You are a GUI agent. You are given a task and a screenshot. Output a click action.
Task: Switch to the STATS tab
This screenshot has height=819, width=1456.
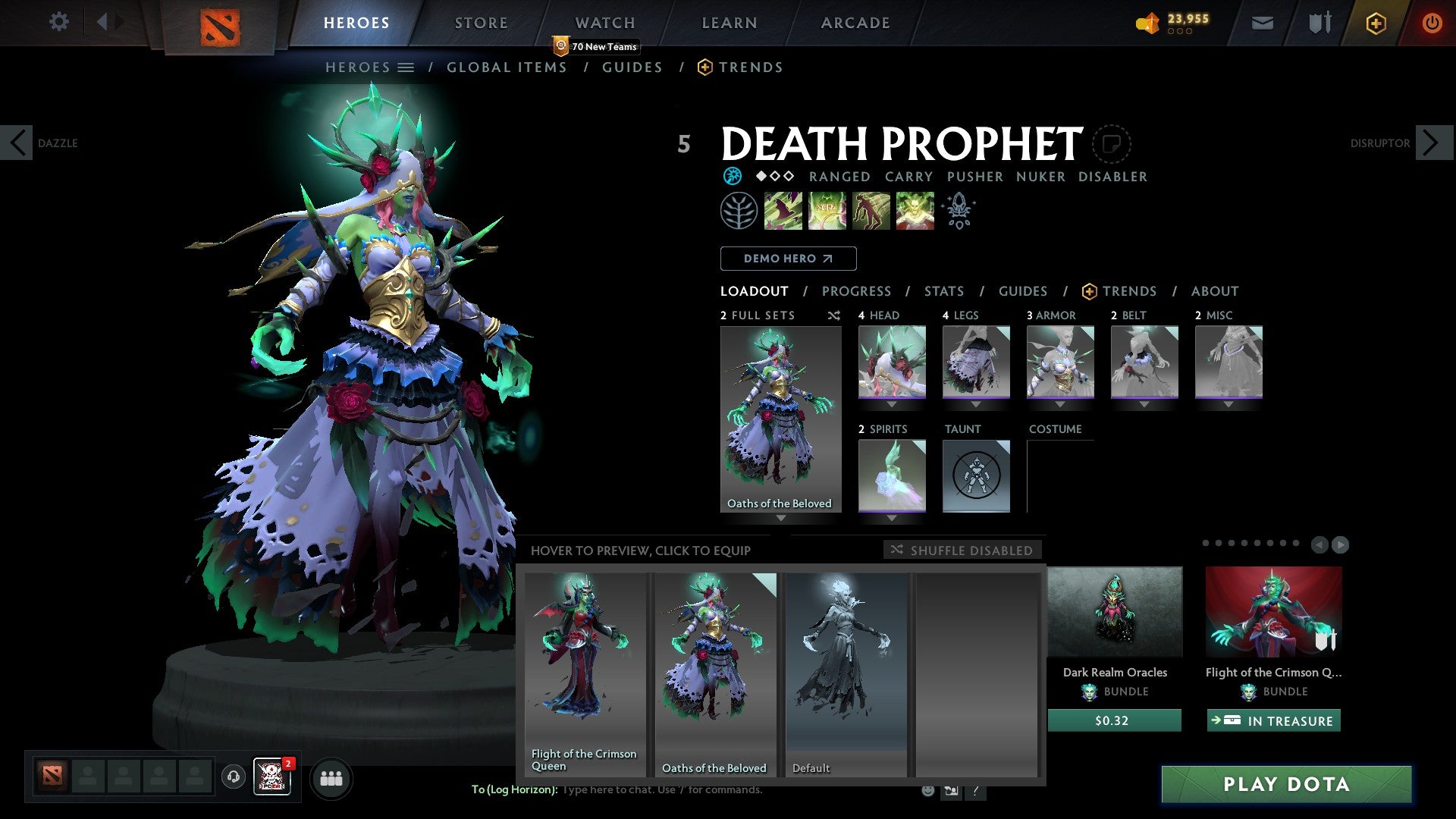943,290
